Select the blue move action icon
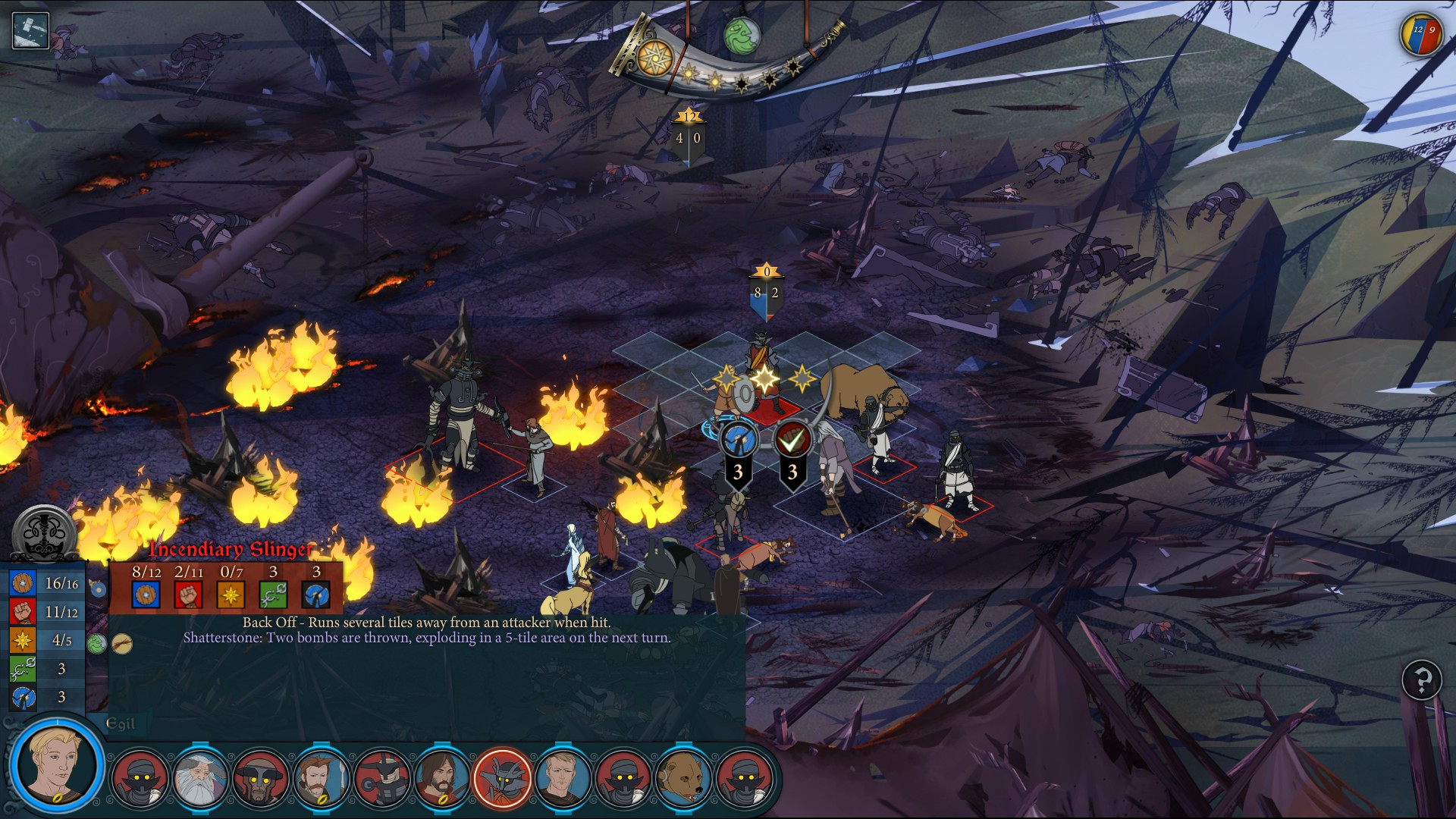This screenshot has width=1456, height=819. [738, 440]
